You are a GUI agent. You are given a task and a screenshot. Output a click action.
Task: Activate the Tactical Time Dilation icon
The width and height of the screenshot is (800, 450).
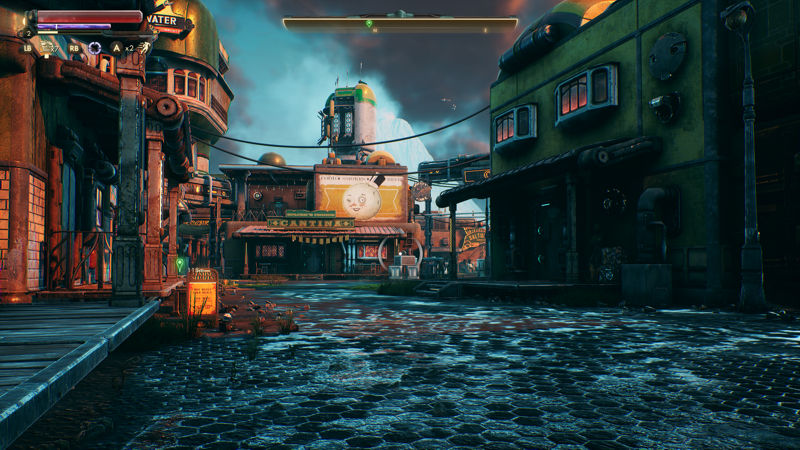pos(95,47)
